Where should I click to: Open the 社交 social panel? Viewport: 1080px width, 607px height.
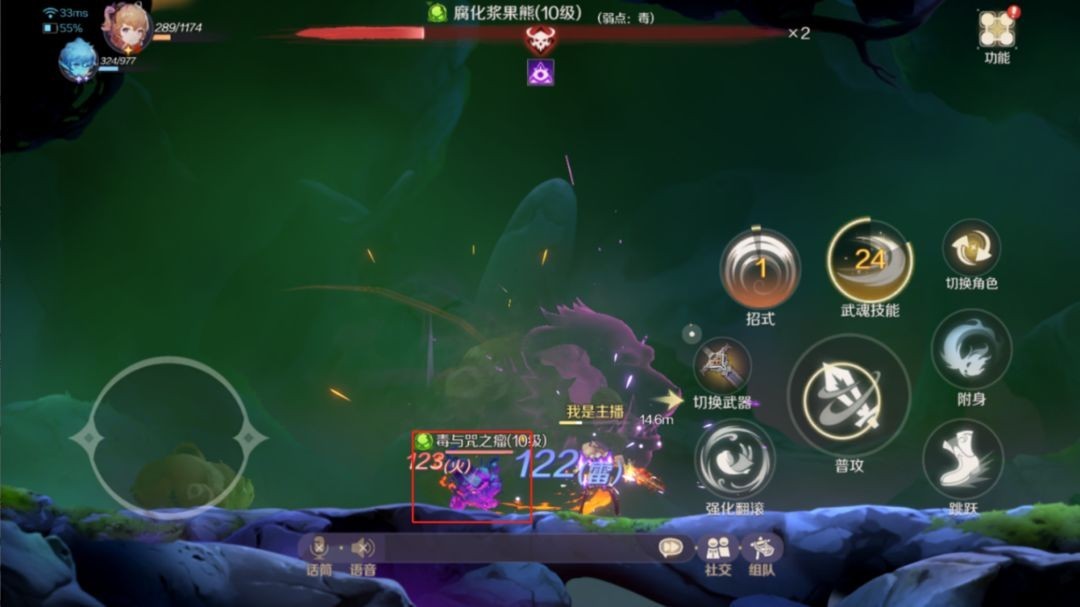(717, 548)
